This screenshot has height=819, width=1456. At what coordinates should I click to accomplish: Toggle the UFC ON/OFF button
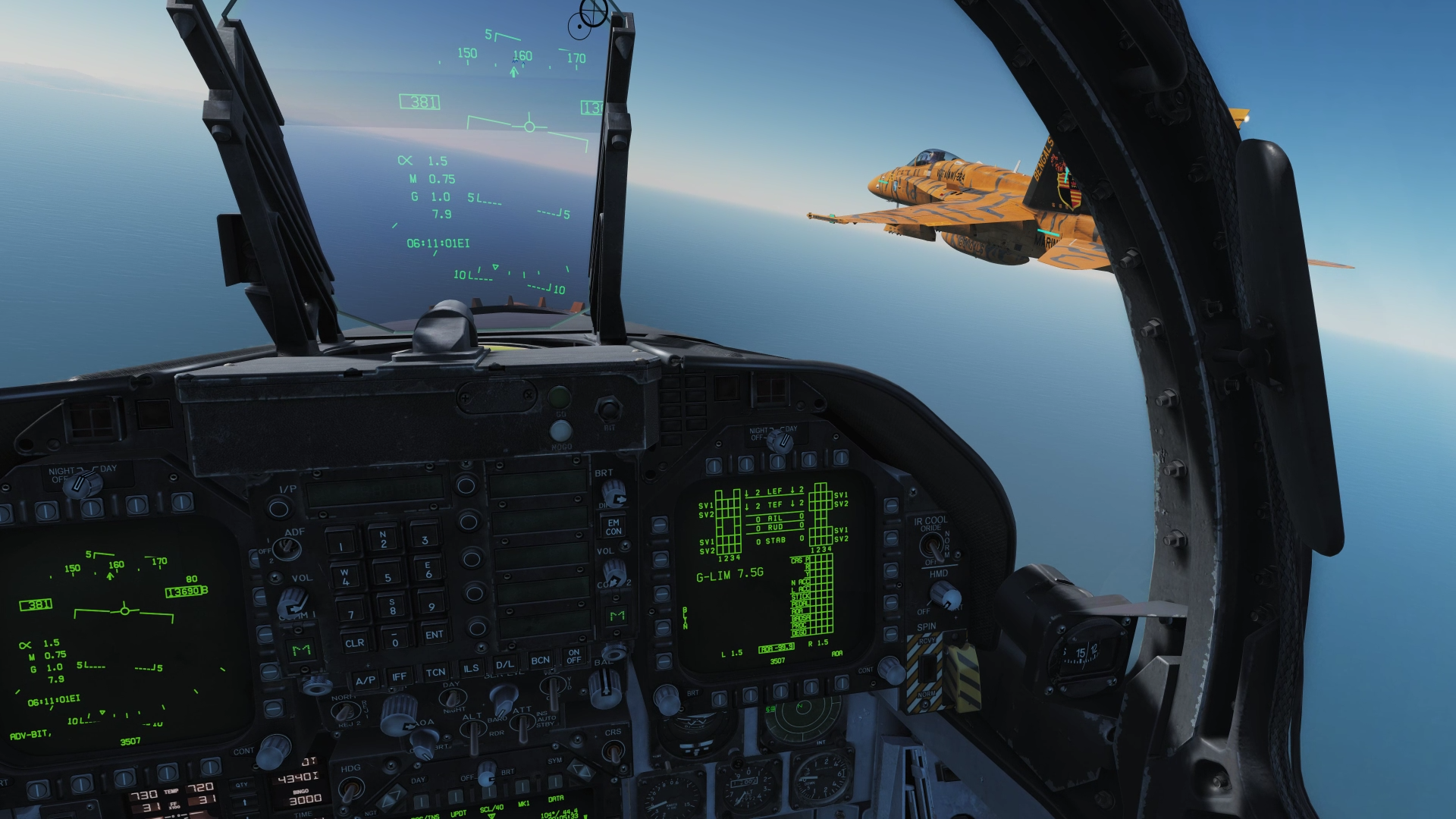click(574, 656)
